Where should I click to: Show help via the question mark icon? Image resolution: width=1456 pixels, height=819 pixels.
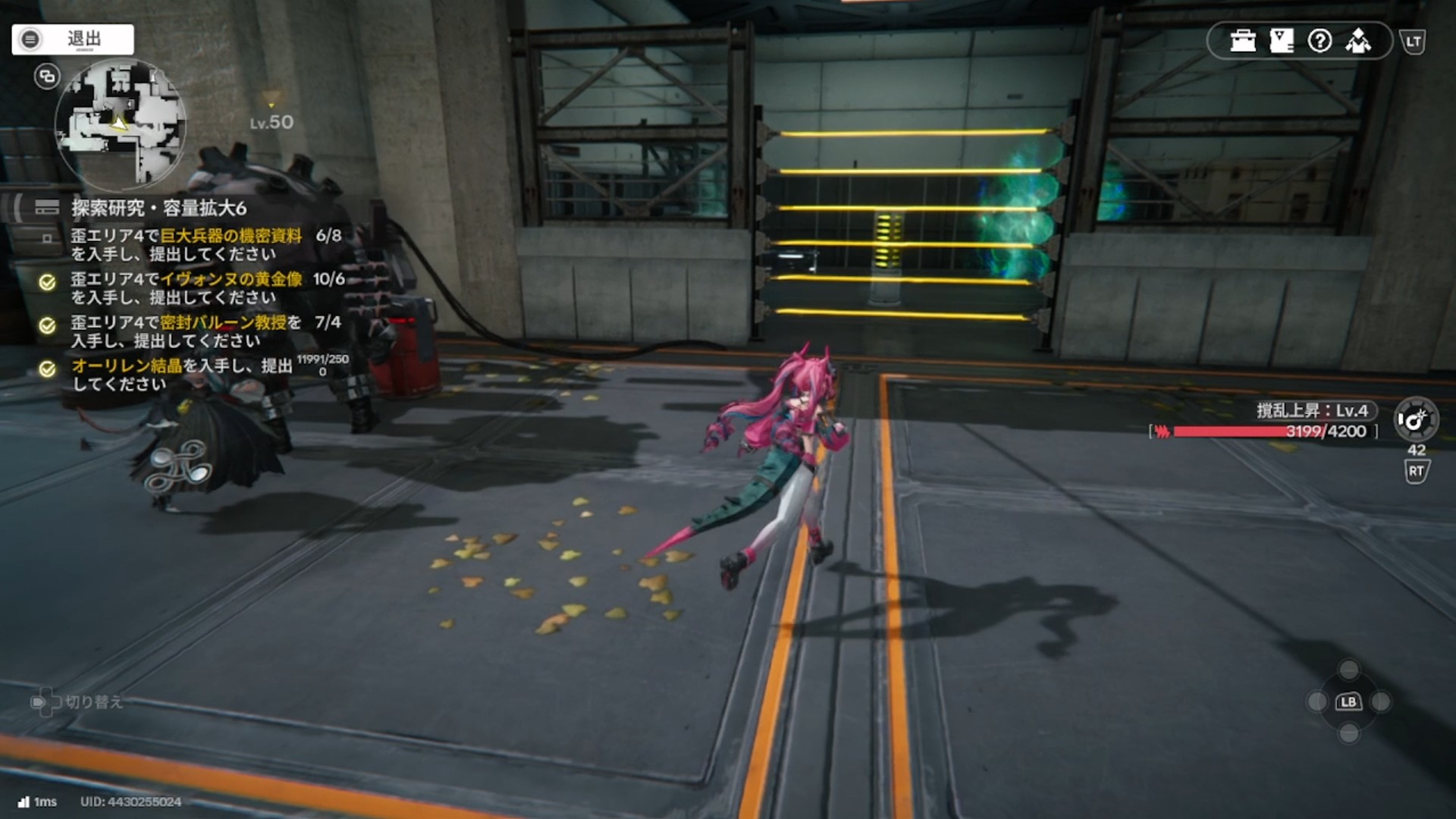1319,41
